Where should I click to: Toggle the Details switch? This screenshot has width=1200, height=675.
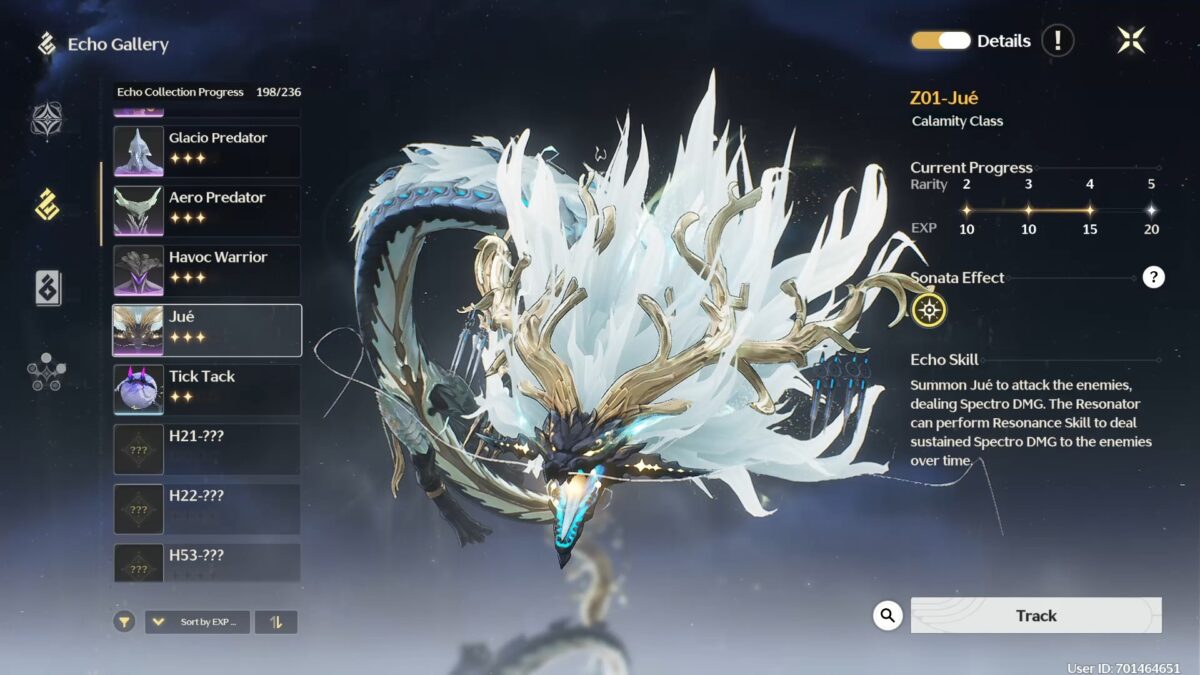click(941, 41)
